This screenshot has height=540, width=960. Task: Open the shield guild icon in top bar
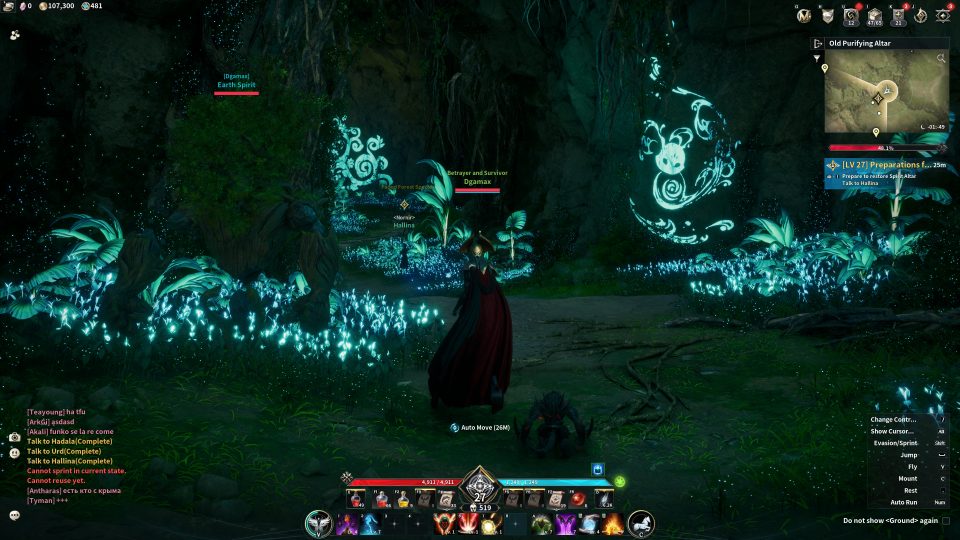pyautogui.click(x=828, y=15)
